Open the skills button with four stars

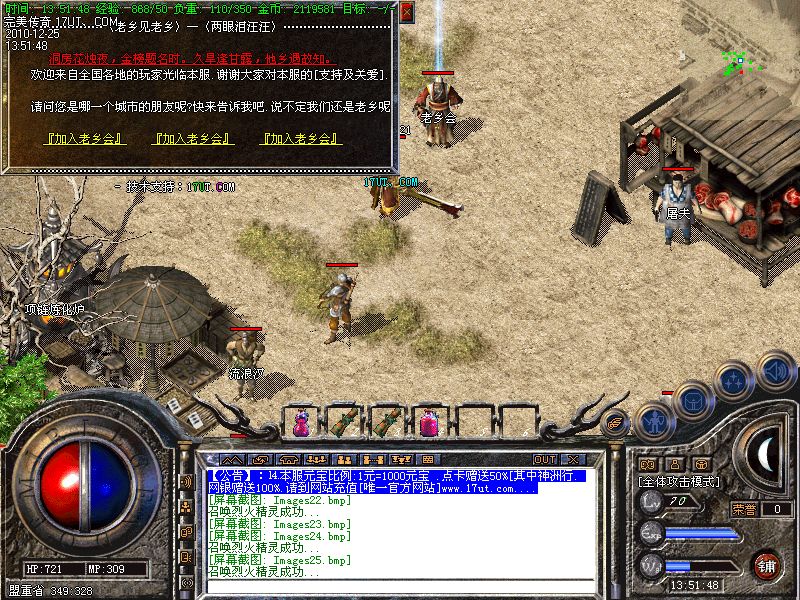pos(733,380)
